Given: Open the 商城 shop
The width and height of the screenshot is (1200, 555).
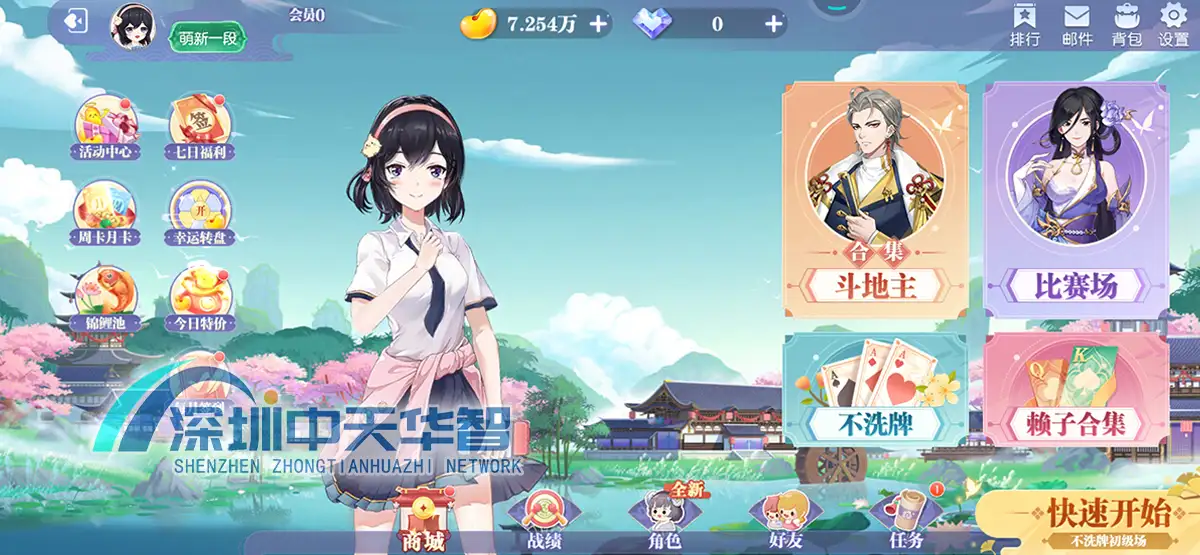Looking at the screenshot, I should coord(420,520).
